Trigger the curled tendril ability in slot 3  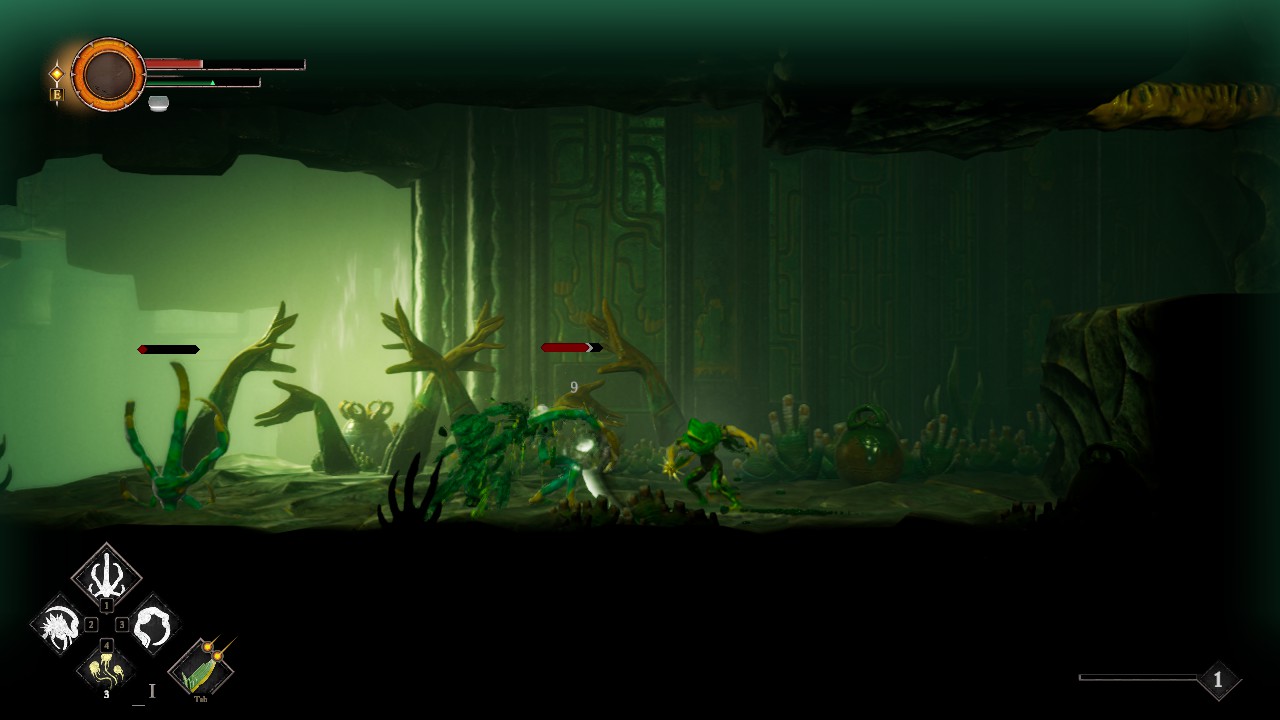point(154,625)
